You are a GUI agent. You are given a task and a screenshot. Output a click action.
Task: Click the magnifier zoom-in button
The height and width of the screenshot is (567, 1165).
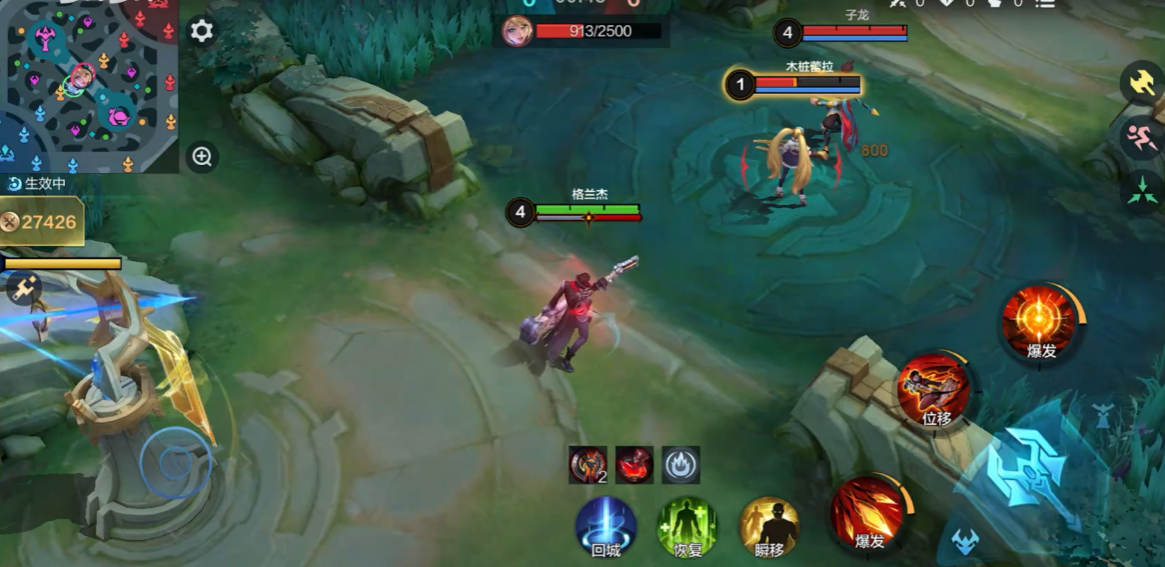(202, 157)
